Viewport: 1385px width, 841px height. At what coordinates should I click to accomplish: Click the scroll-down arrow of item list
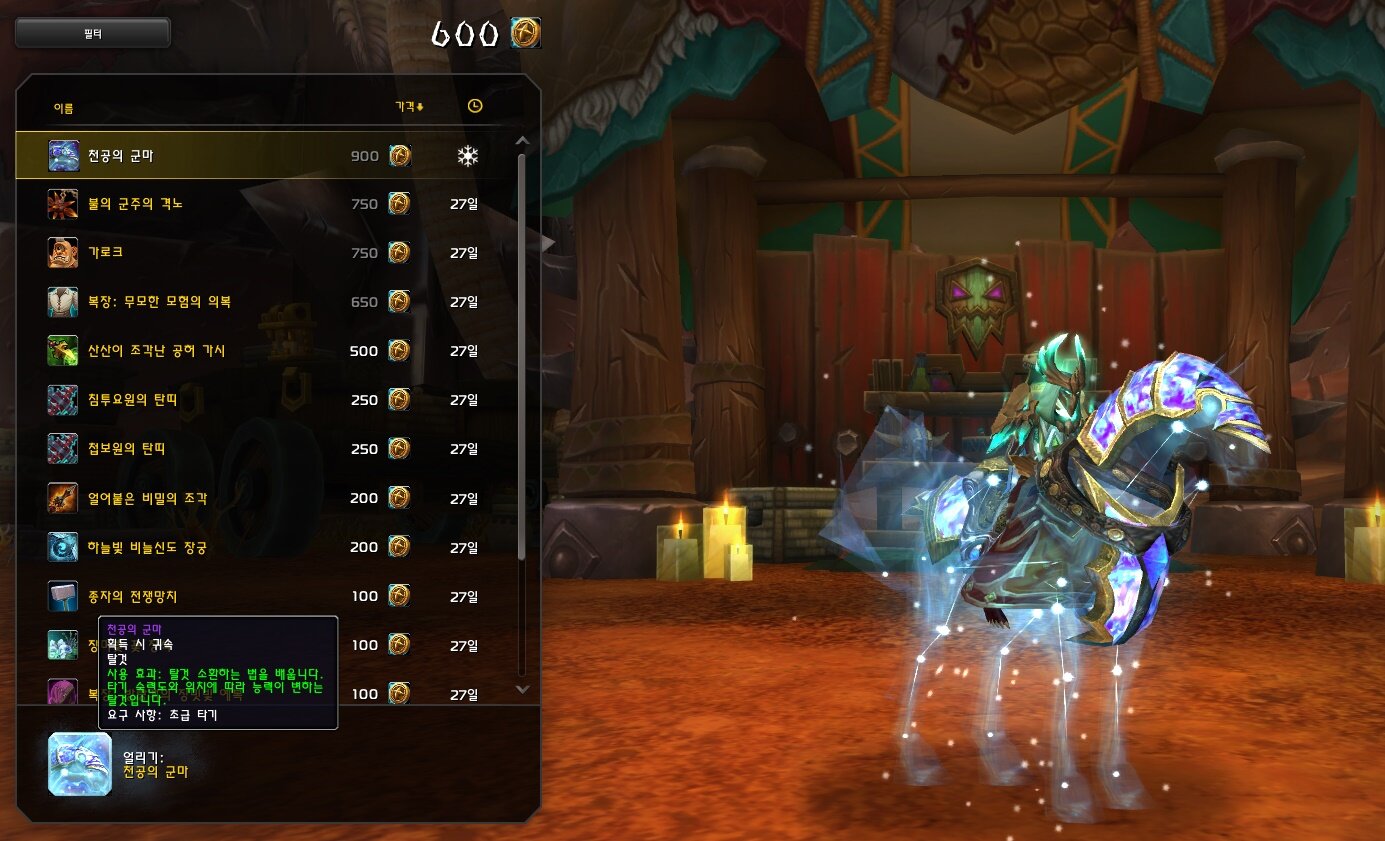pyautogui.click(x=521, y=688)
